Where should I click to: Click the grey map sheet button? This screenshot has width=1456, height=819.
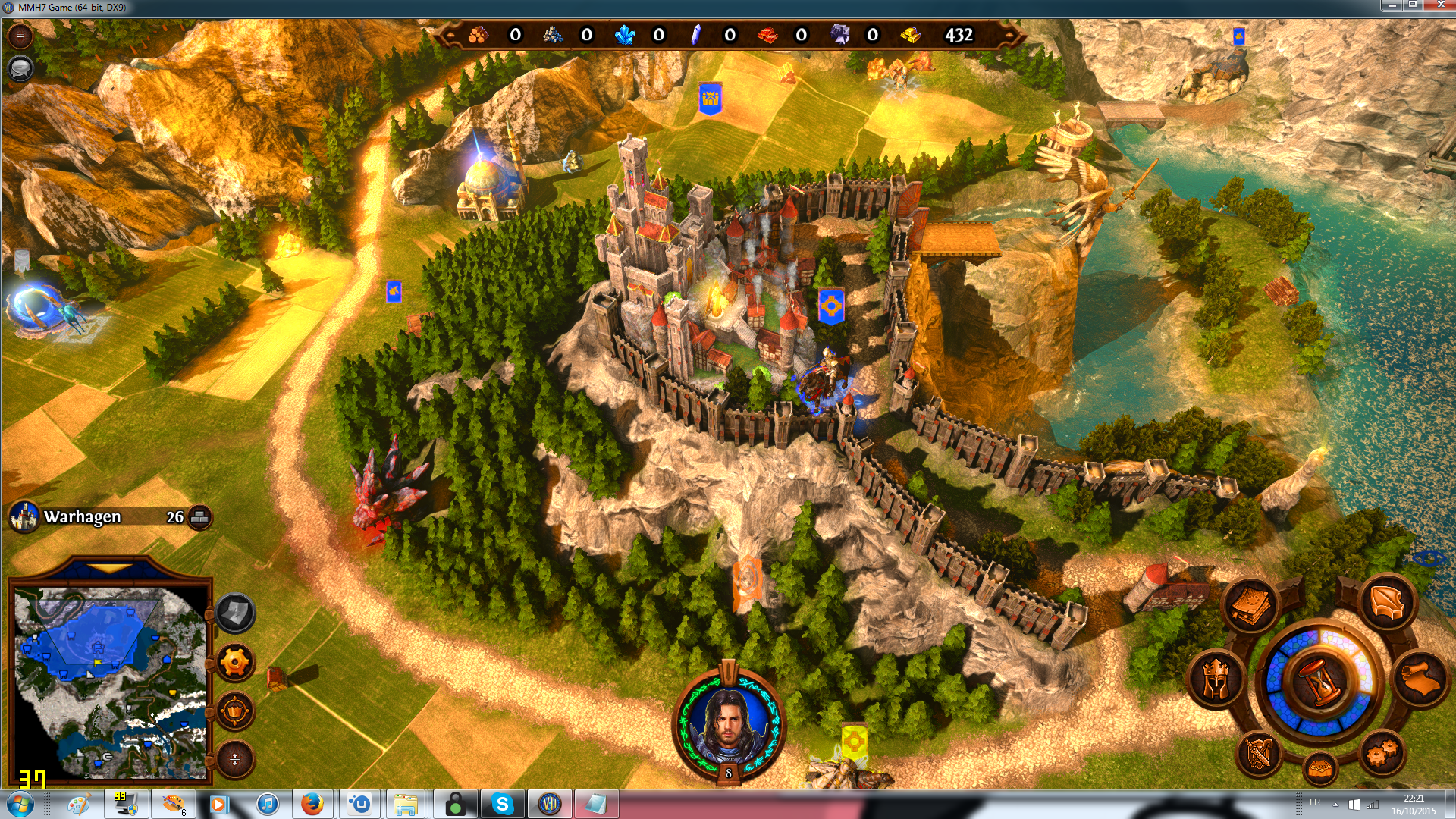point(235,613)
